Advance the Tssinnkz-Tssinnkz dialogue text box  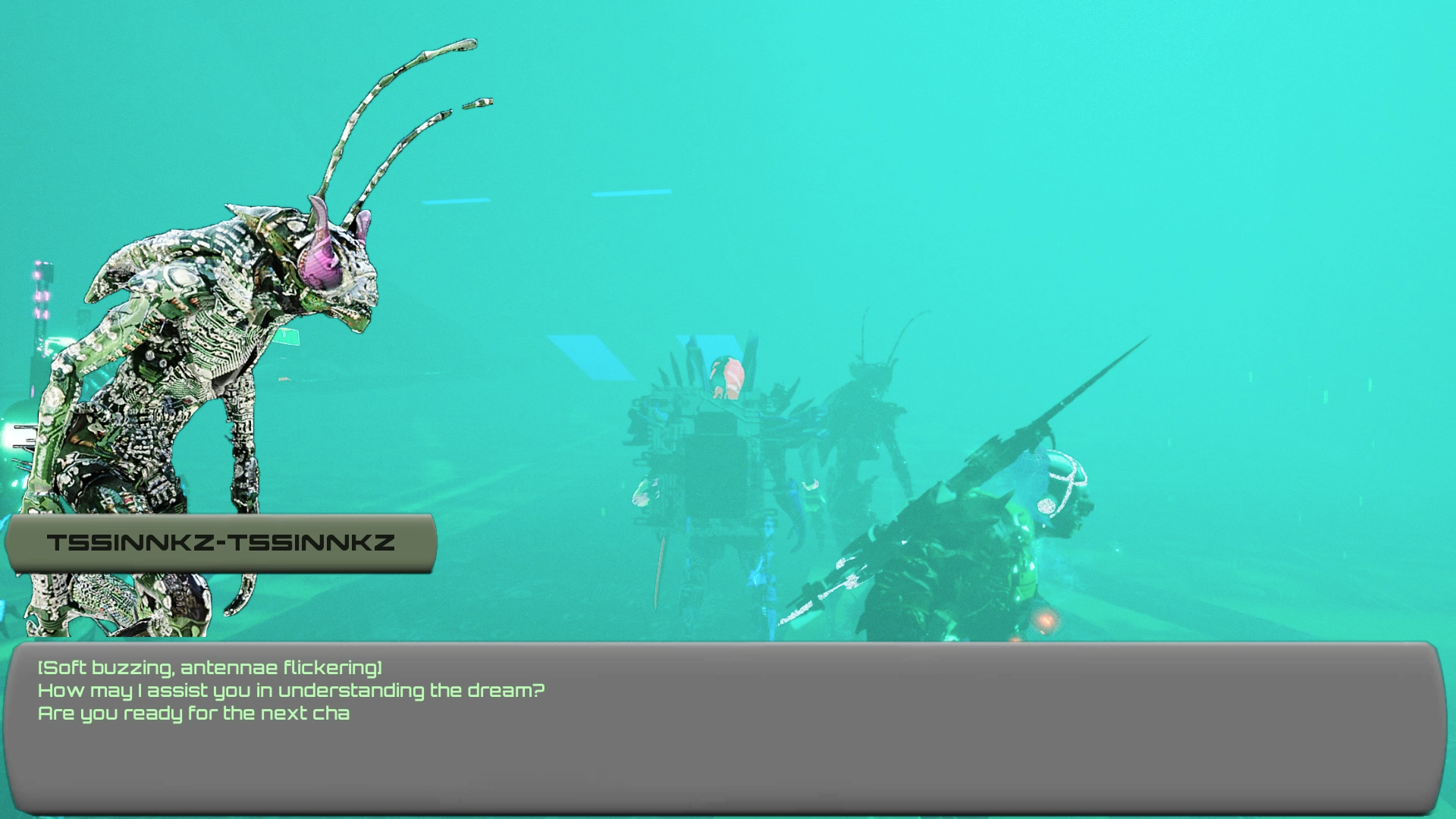point(724,728)
